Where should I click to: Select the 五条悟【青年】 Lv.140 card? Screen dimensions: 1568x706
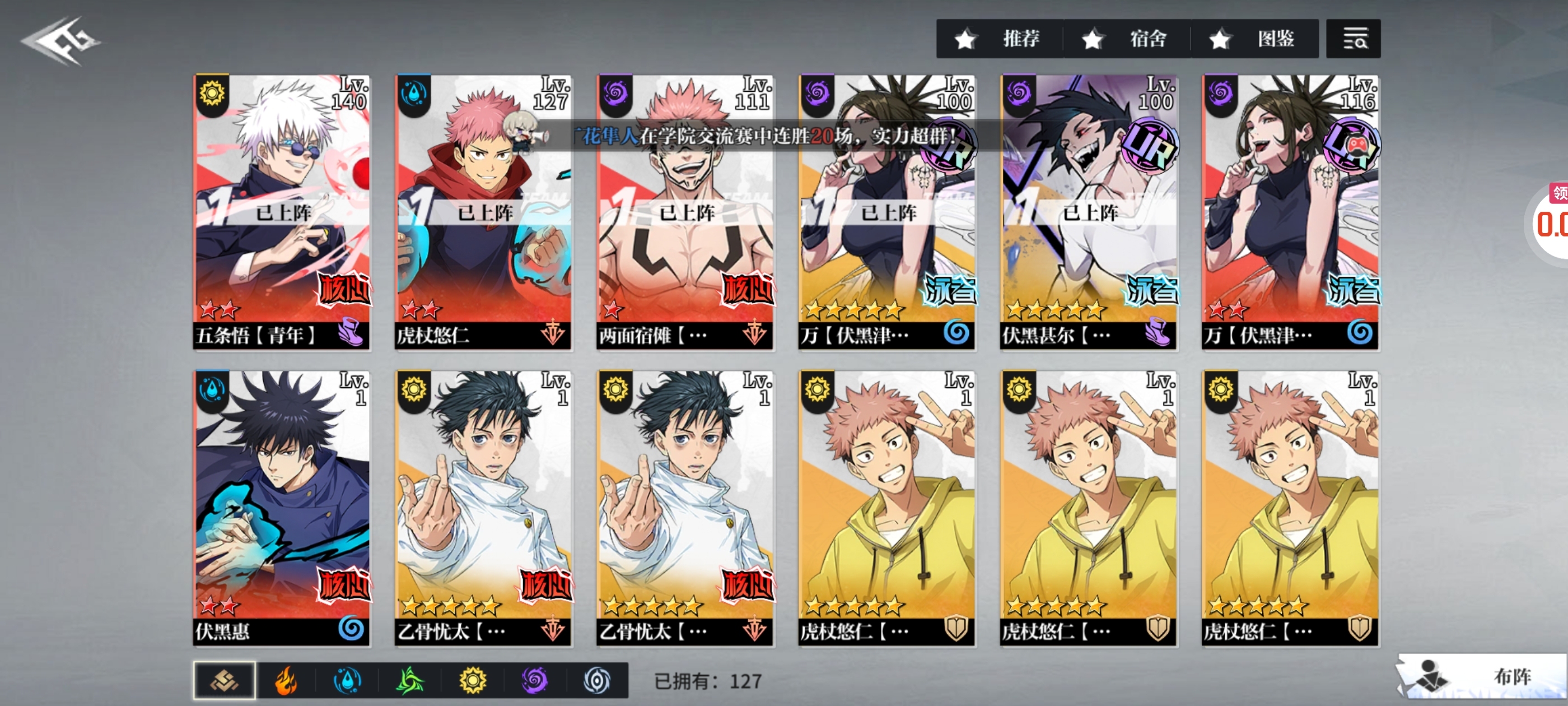coord(281,212)
